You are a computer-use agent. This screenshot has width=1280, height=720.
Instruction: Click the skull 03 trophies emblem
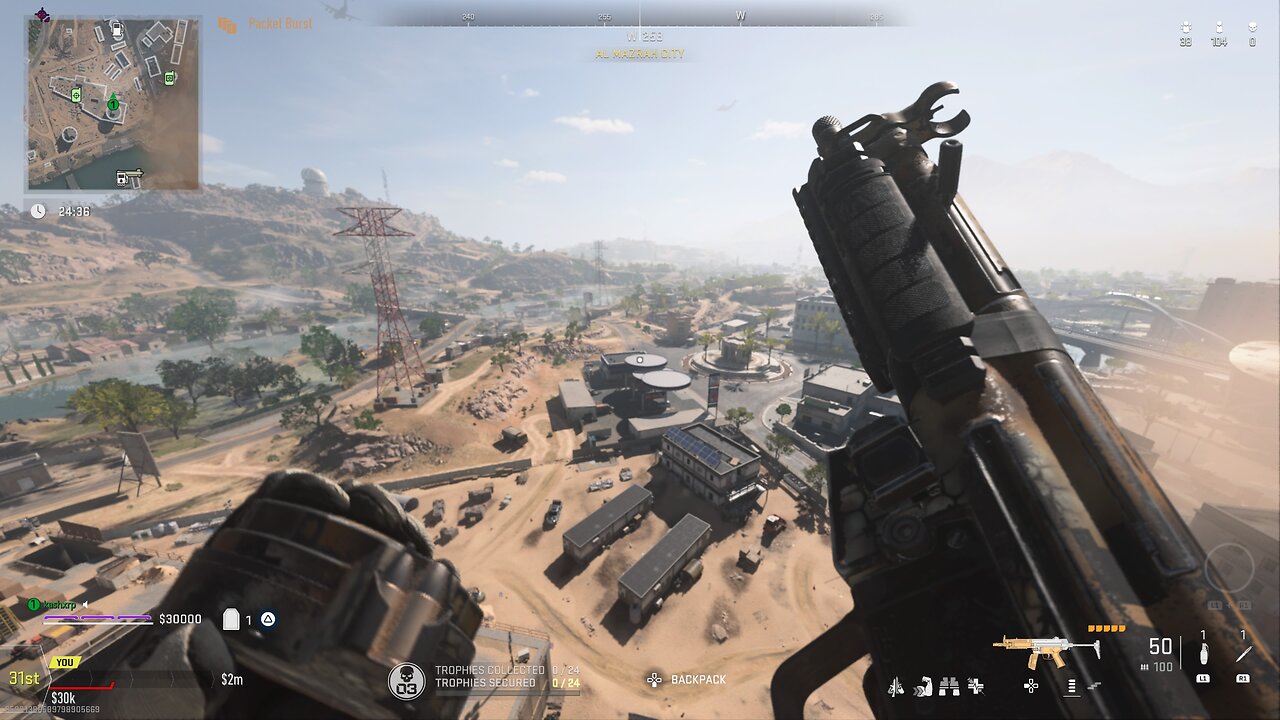click(x=405, y=679)
